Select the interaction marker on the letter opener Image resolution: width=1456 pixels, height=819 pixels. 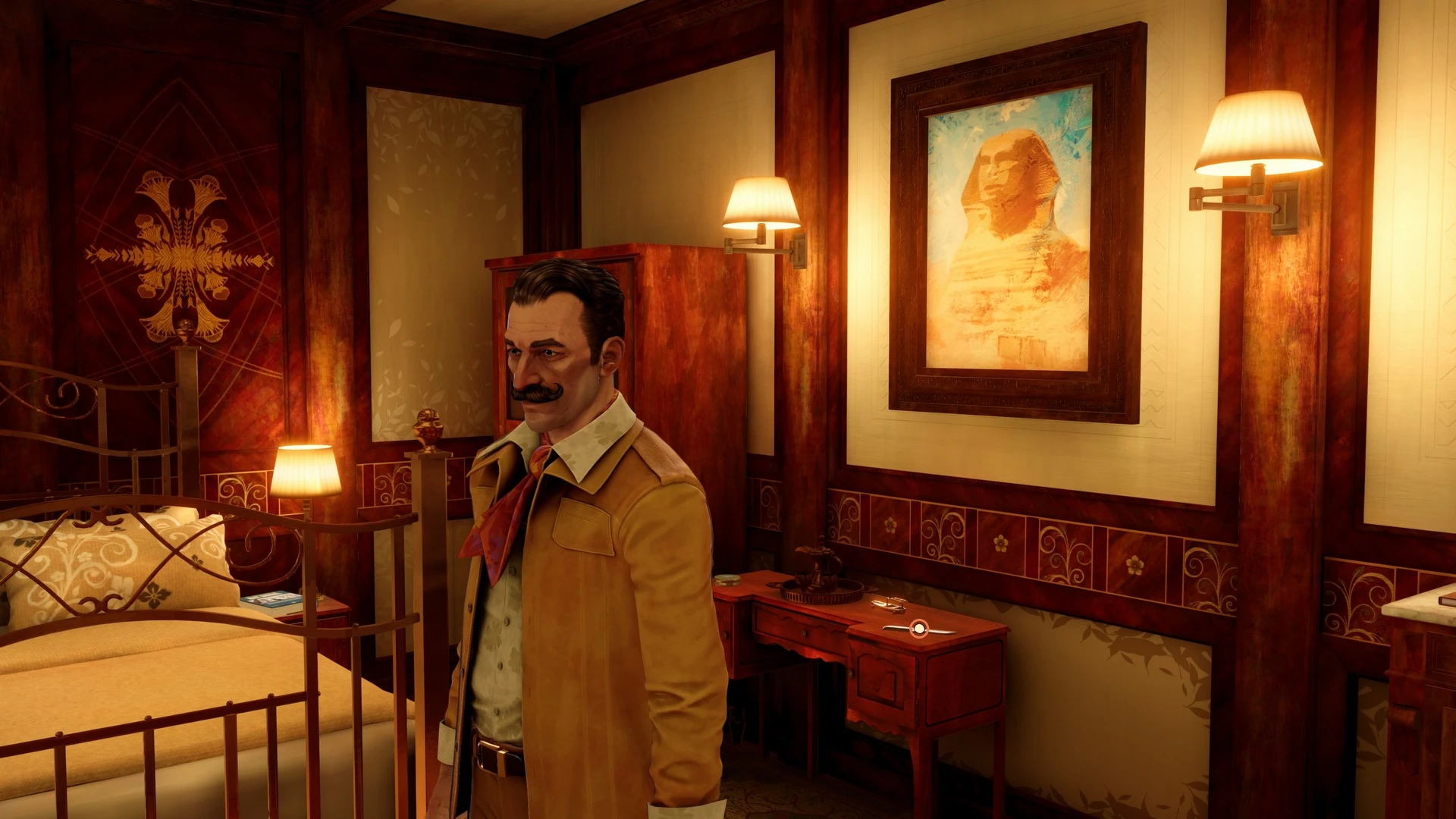pyautogui.click(x=918, y=628)
